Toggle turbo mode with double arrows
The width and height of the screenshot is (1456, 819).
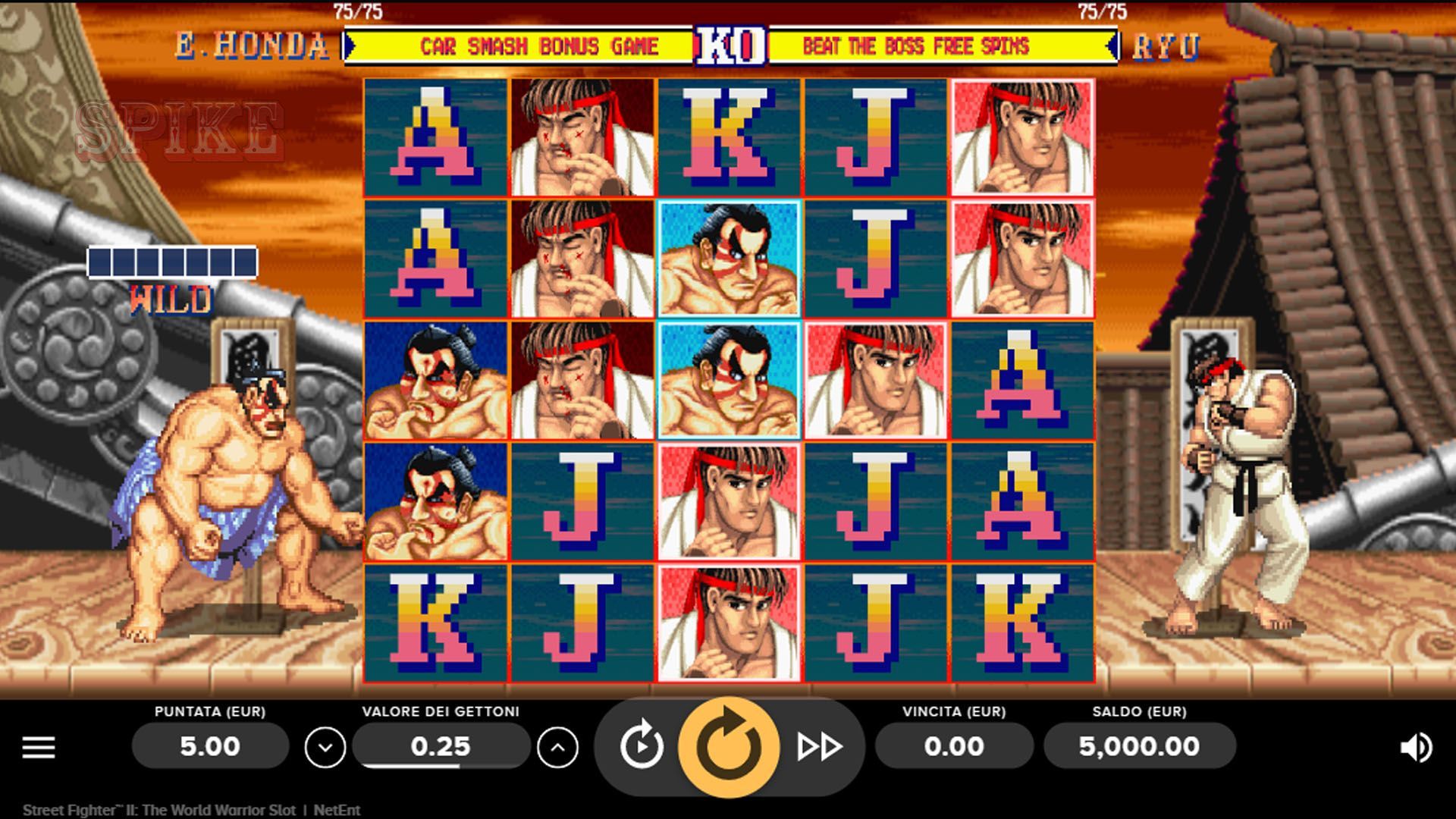[821, 746]
